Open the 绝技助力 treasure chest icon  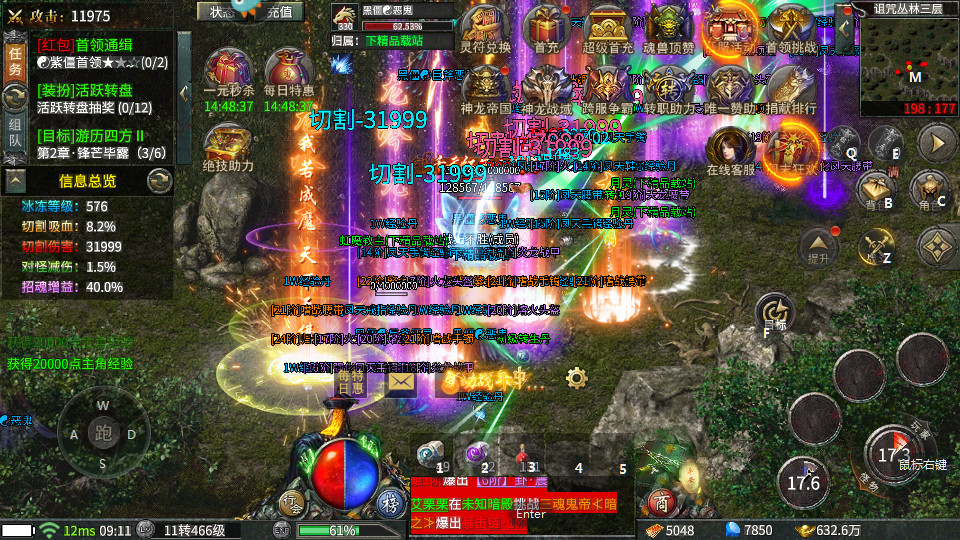coord(228,146)
